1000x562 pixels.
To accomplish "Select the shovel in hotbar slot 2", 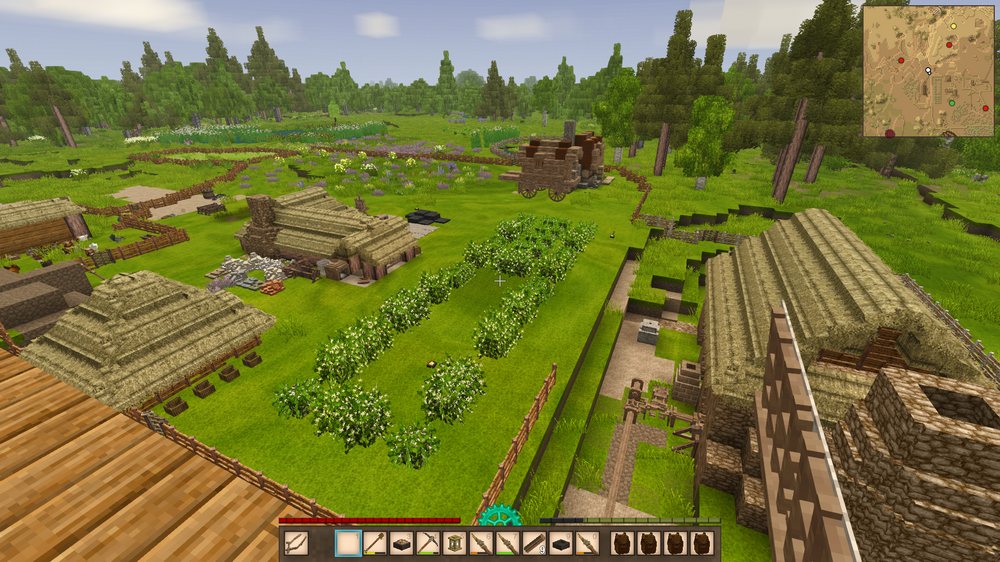I will coord(374,543).
